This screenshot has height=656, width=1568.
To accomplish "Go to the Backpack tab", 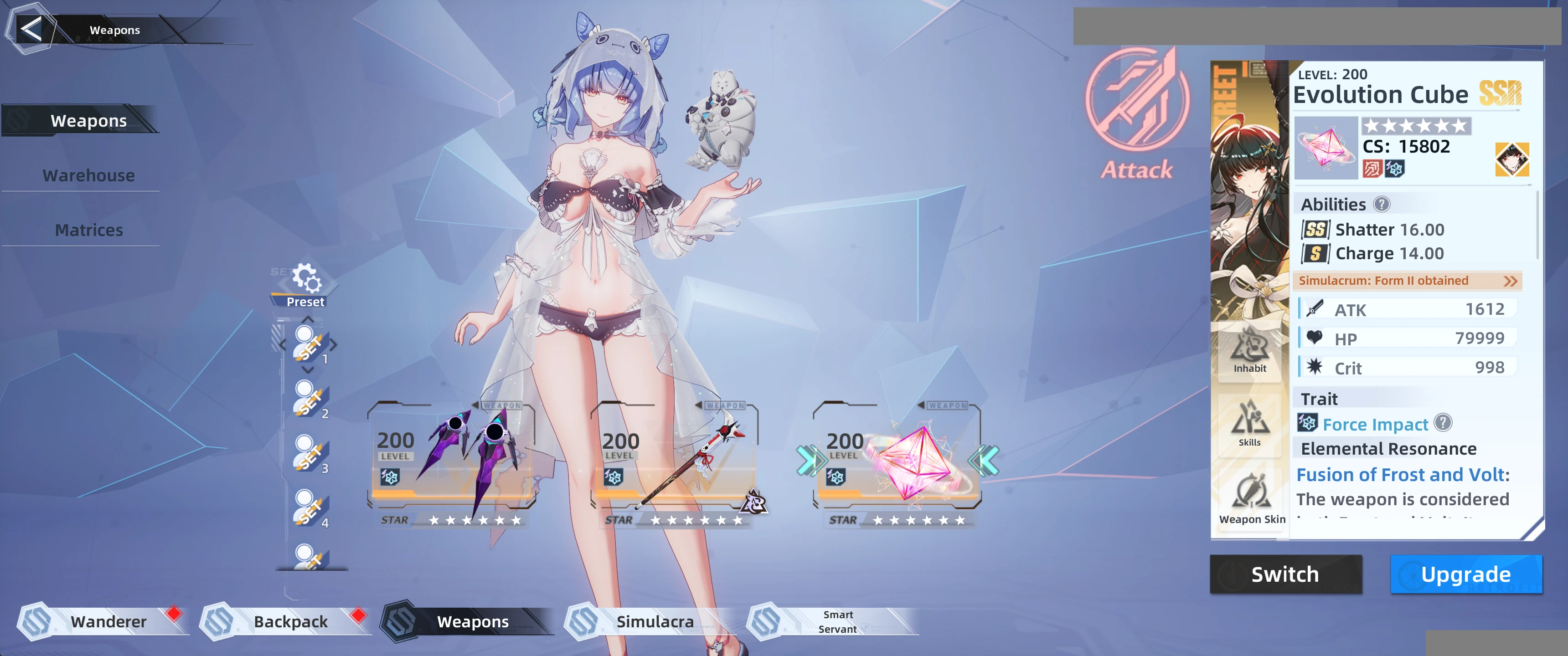I will click(x=290, y=621).
